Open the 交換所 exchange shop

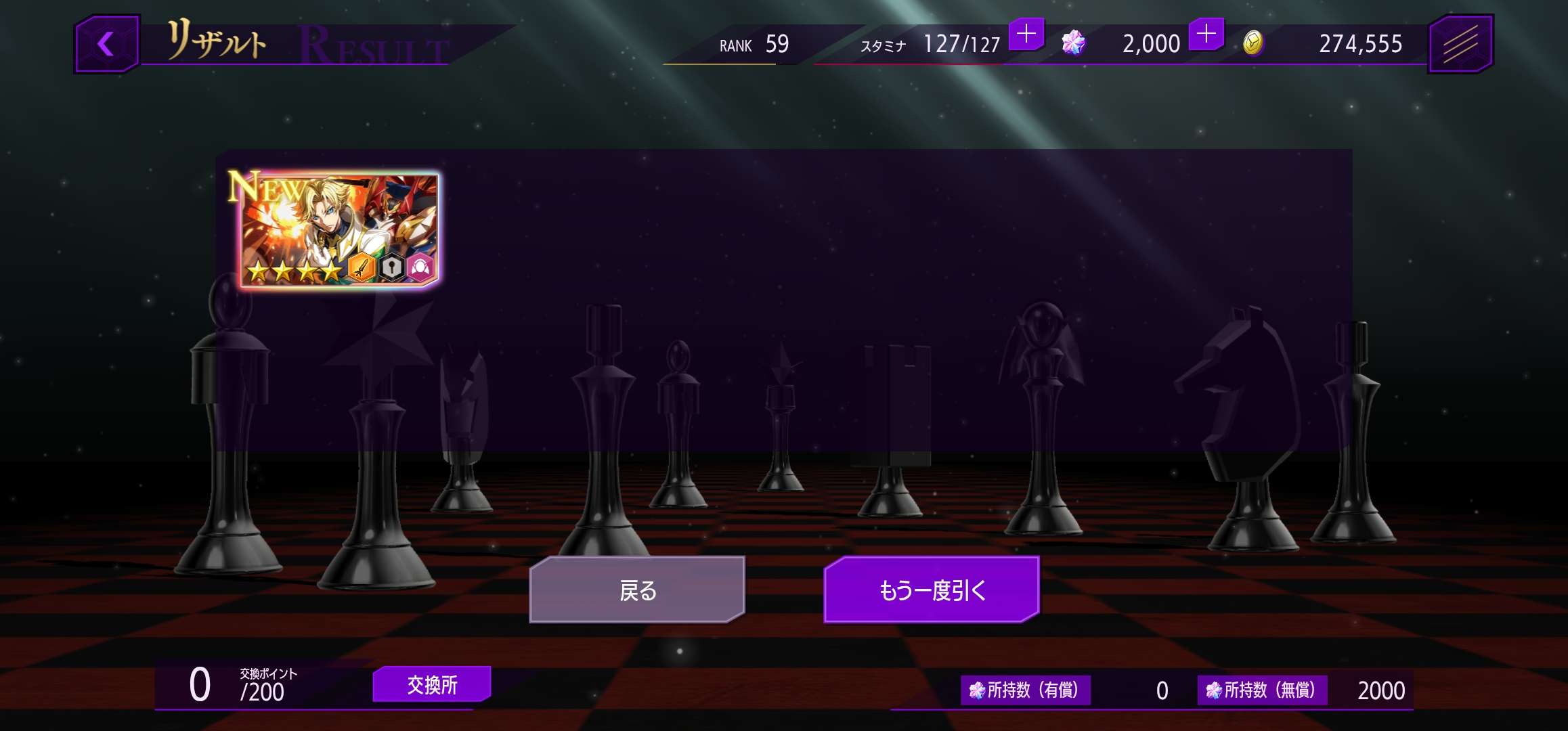click(432, 684)
